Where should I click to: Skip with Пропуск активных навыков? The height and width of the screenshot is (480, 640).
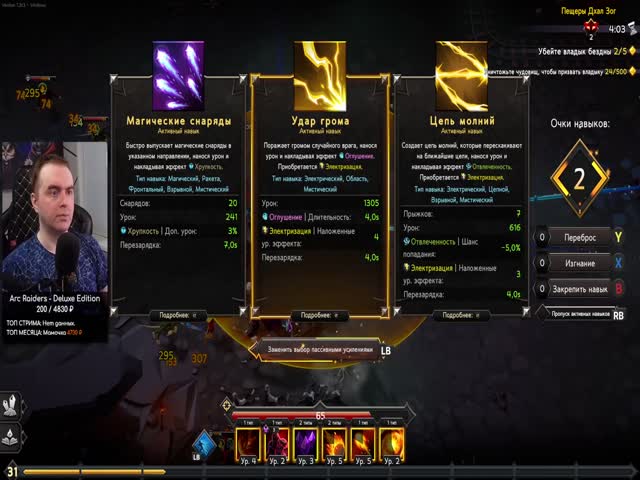tap(581, 313)
